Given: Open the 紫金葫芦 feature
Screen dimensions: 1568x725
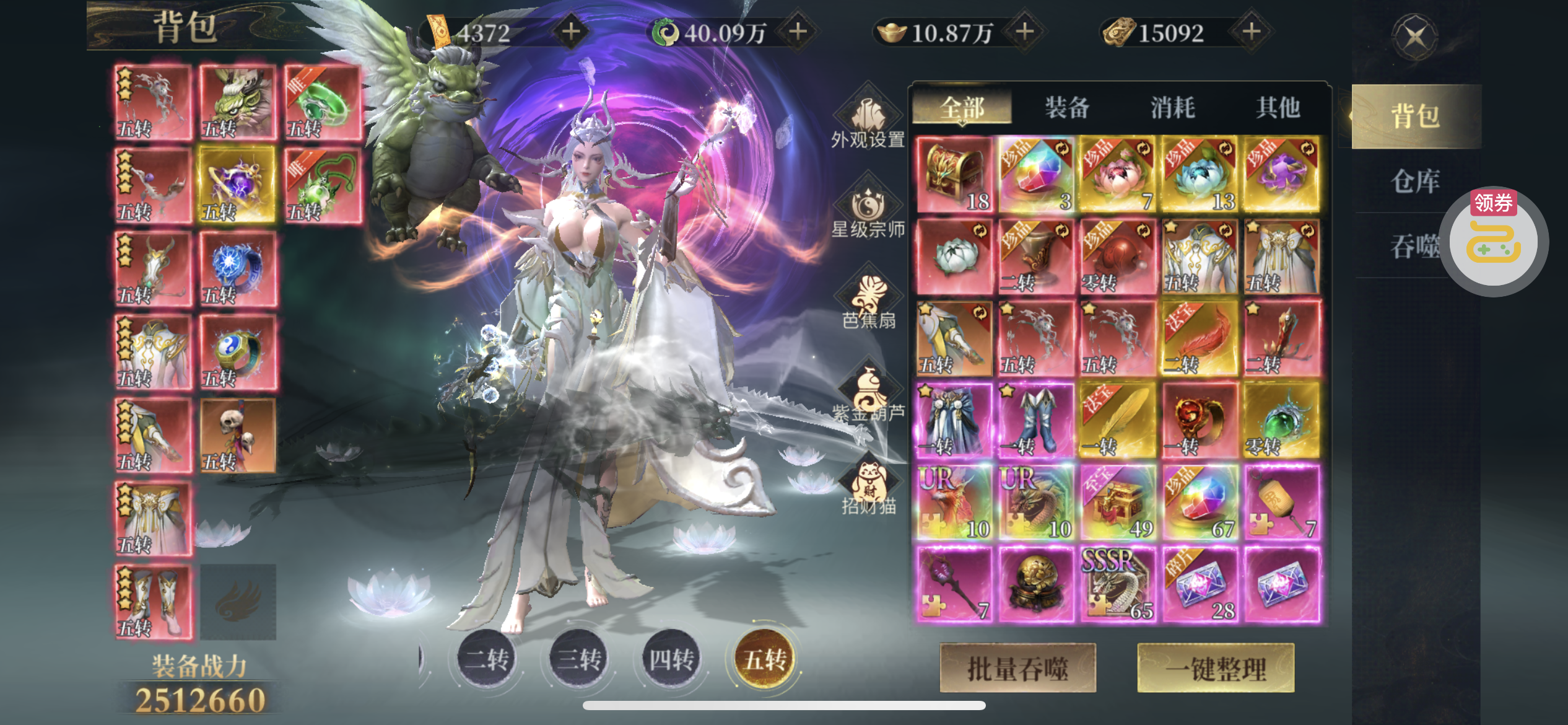Looking at the screenshot, I should point(868,394).
